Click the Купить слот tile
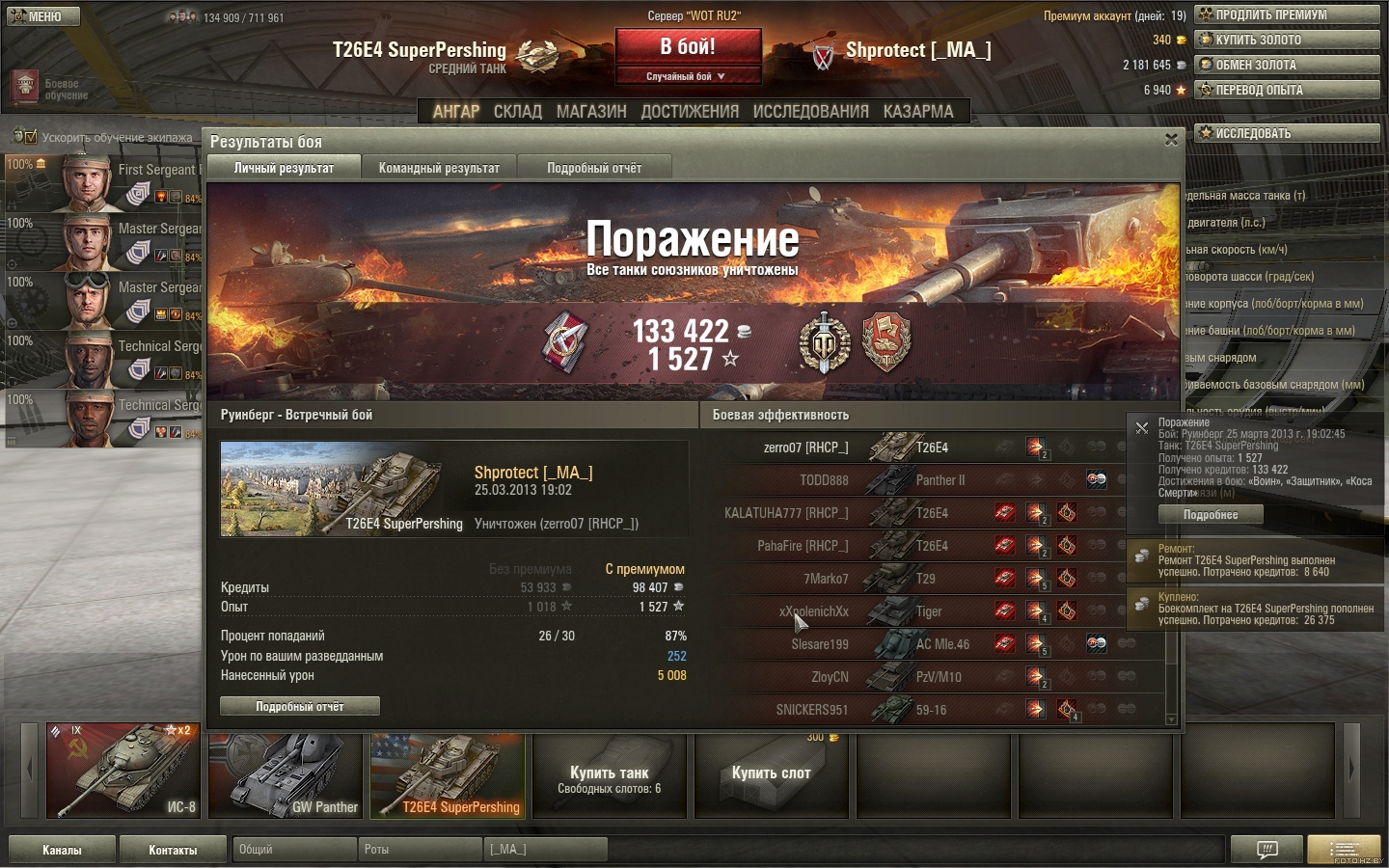This screenshot has width=1389, height=868. click(771, 775)
